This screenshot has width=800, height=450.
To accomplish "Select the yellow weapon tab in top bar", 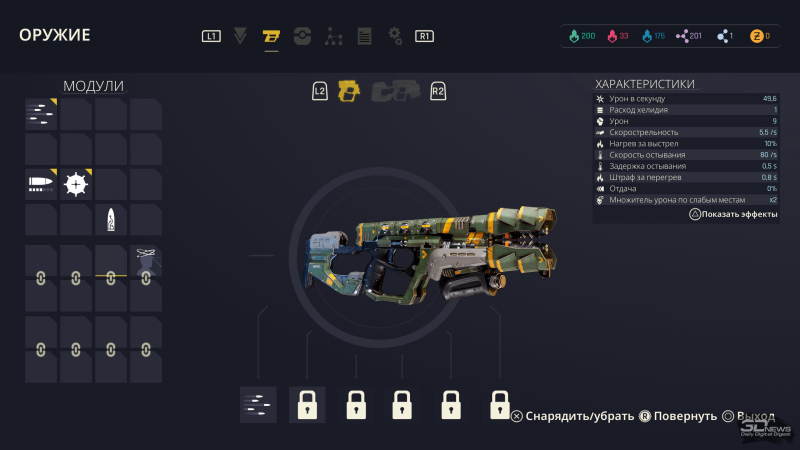I will pos(271,37).
